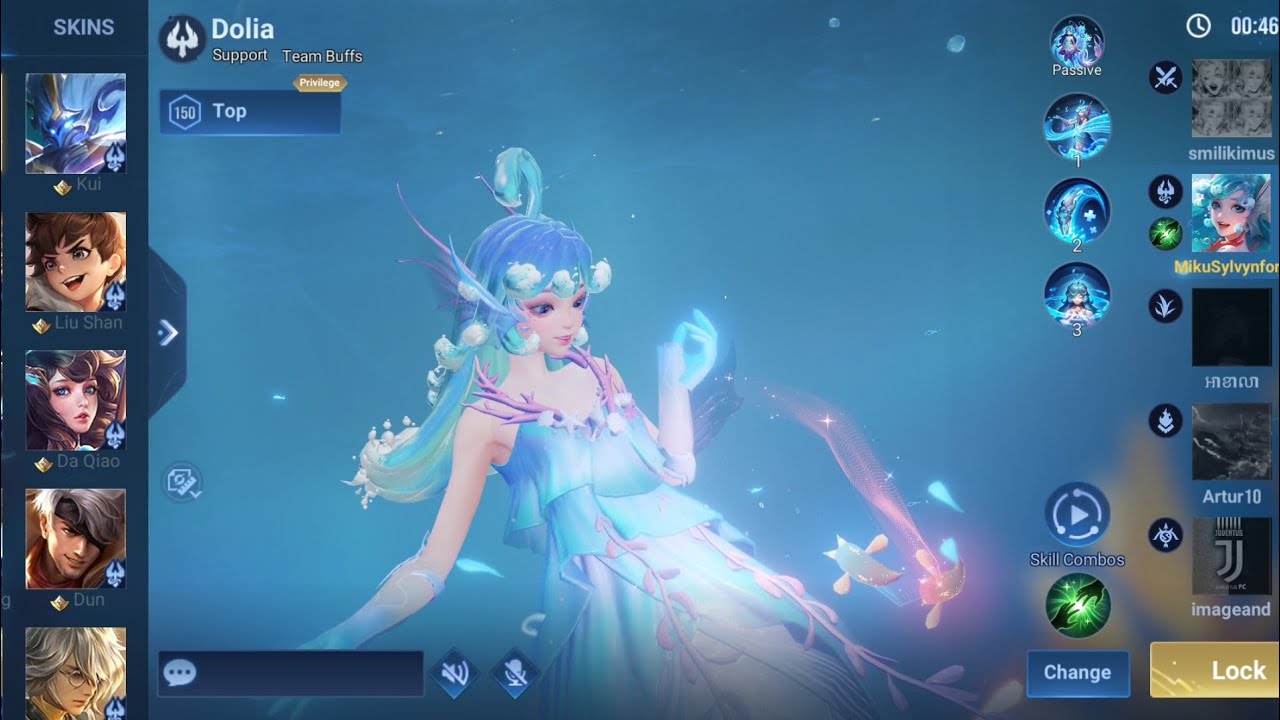View Dolia's Passive skill
This screenshot has width=1280, height=720.
pos(1077,43)
